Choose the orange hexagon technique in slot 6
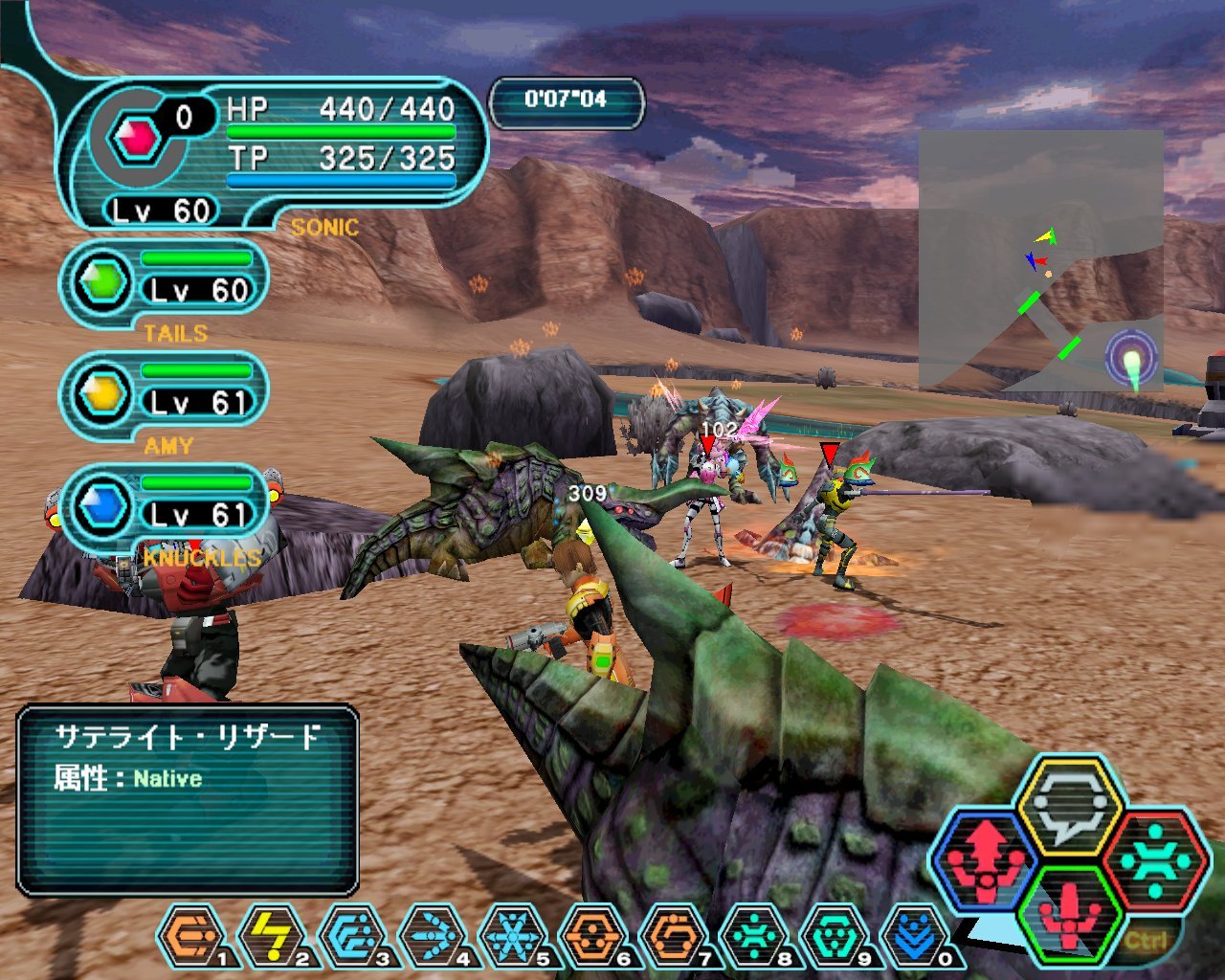The width and height of the screenshot is (1225, 980). tap(593, 935)
